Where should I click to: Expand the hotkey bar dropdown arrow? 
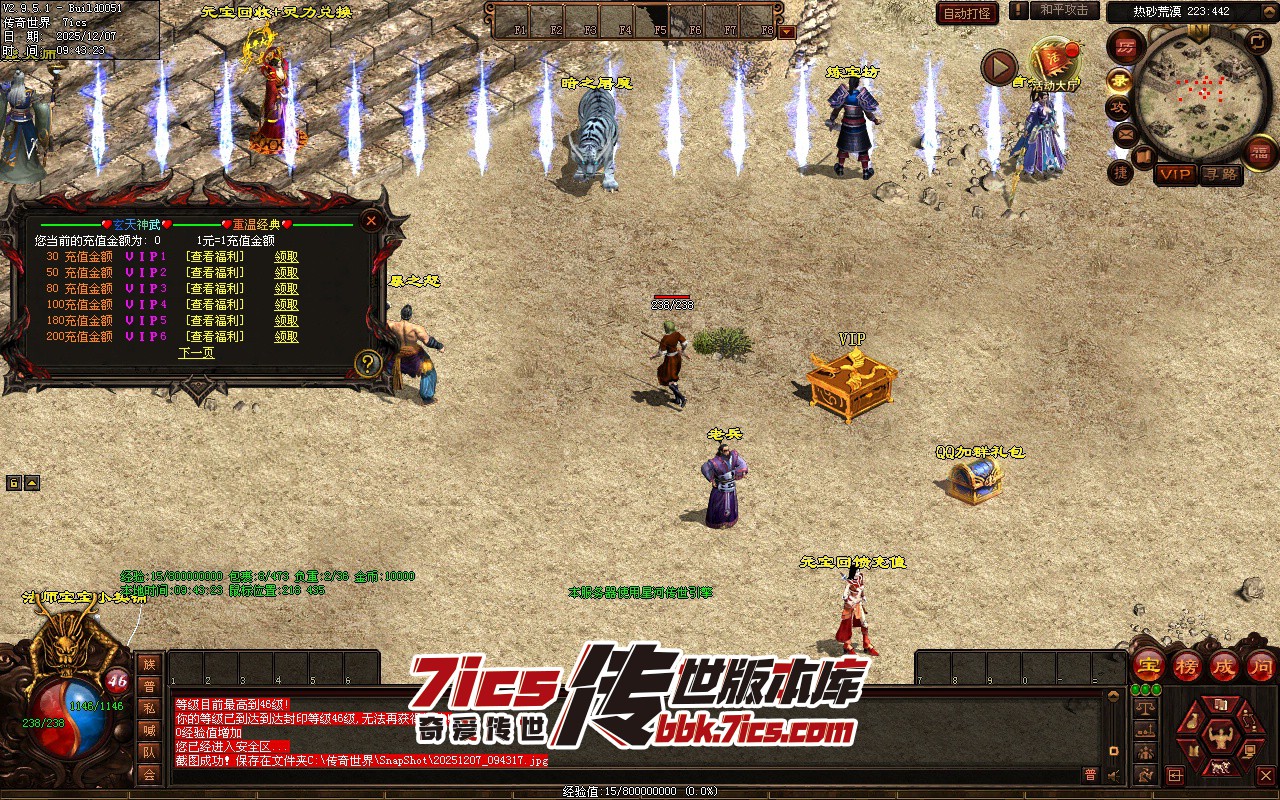point(787,31)
